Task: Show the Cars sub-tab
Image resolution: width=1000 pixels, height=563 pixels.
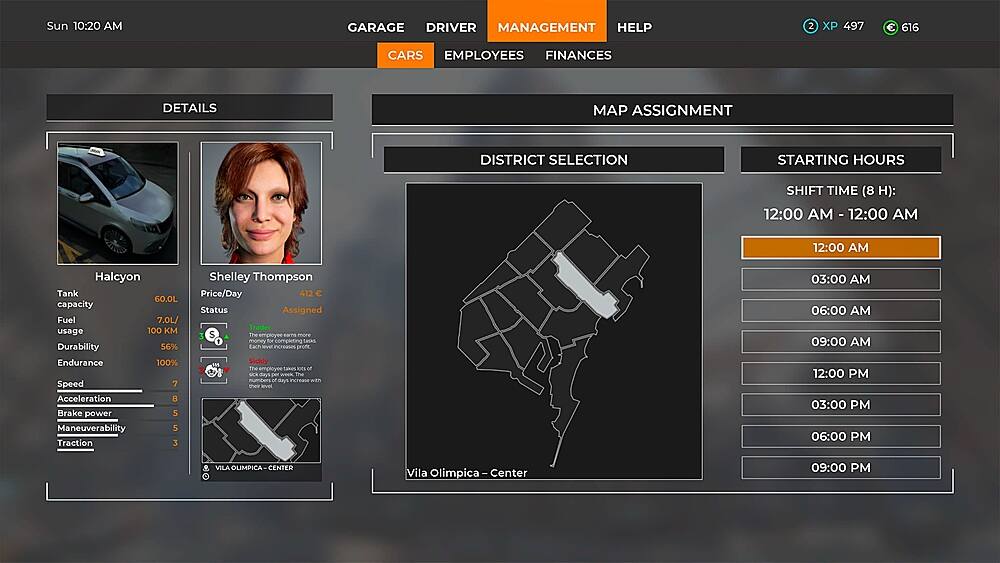Action: coord(405,55)
